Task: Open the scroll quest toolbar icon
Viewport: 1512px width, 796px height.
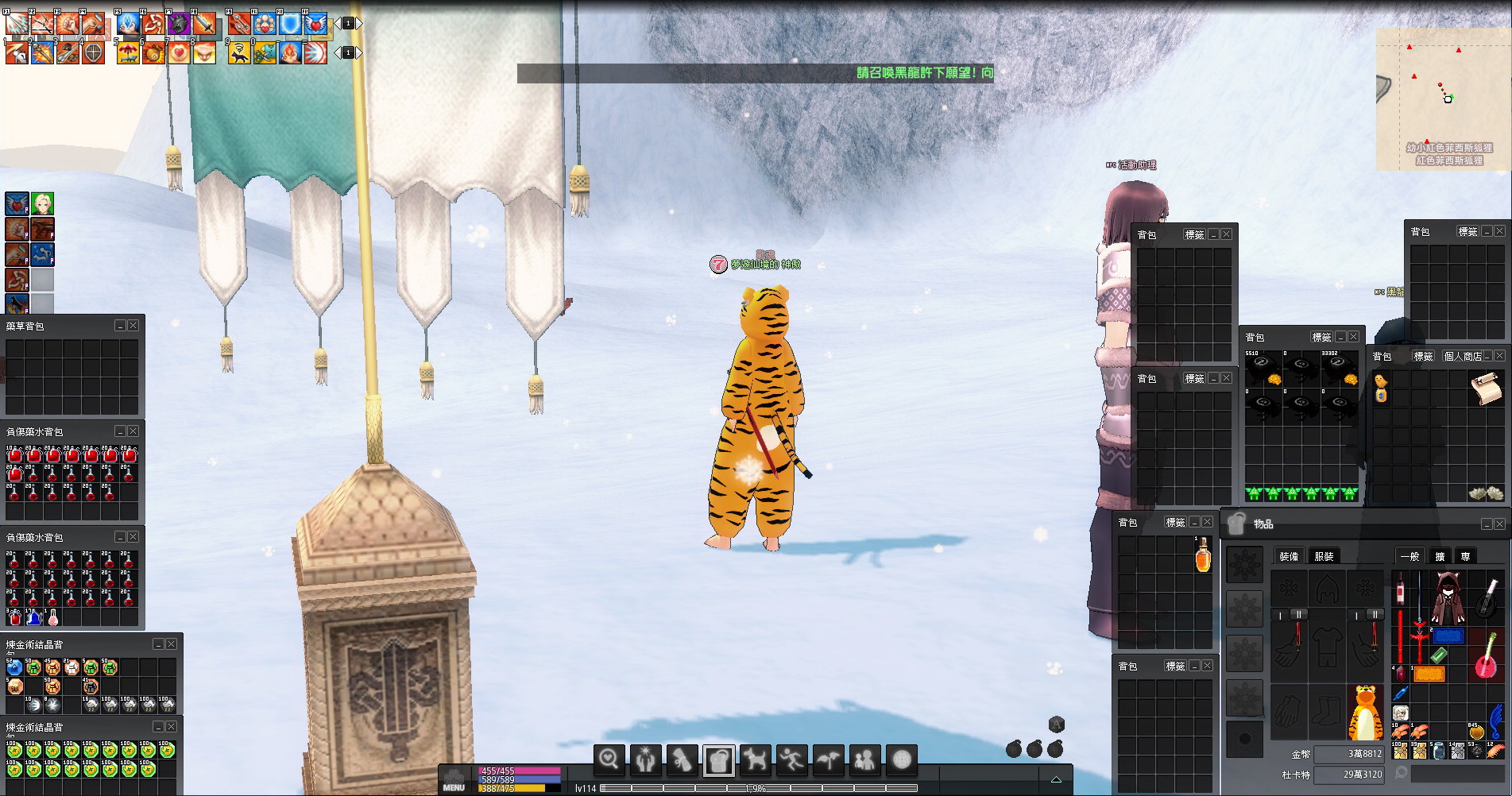Action: point(682,759)
